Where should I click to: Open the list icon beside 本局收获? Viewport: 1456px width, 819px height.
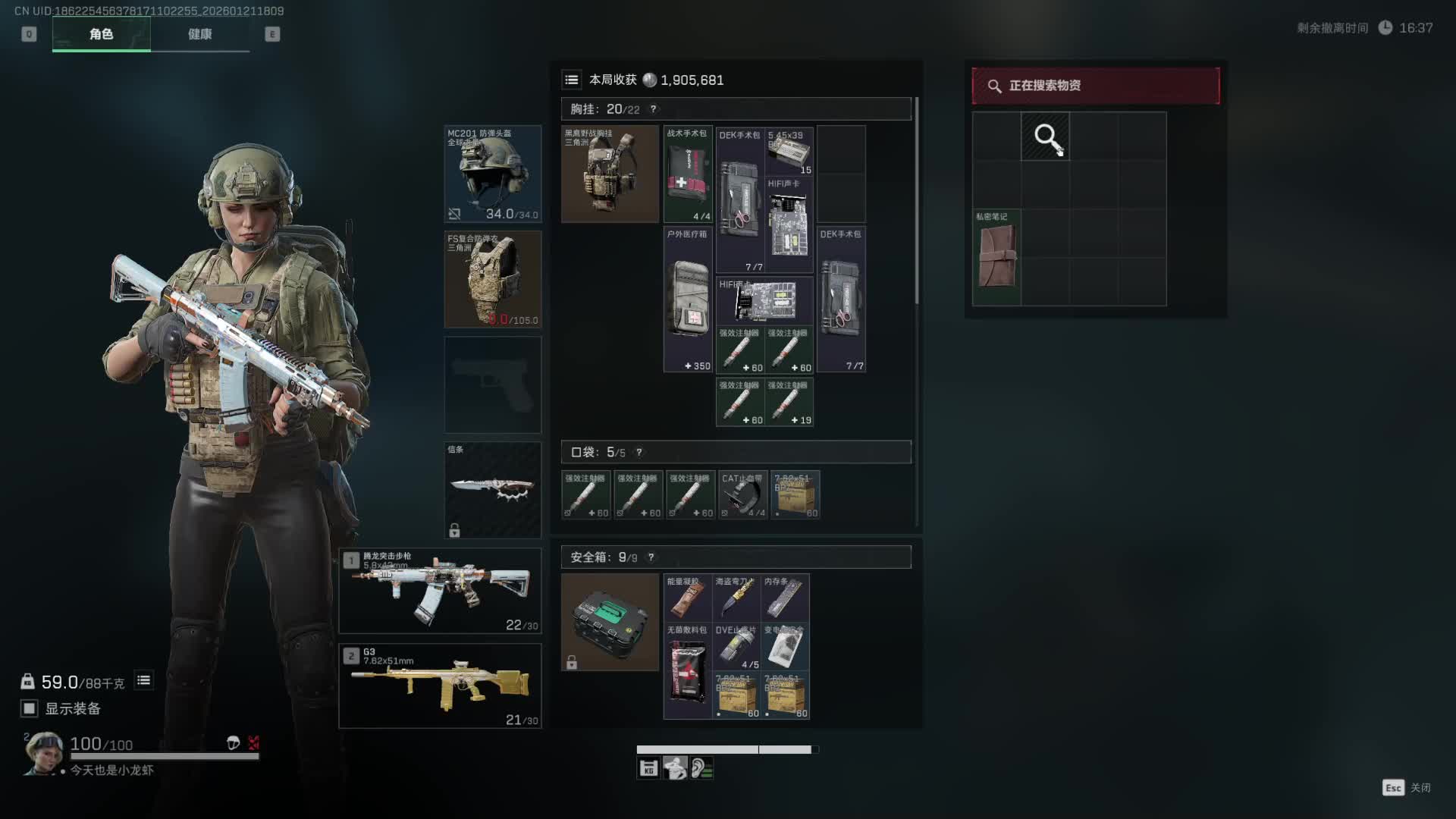click(x=572, y=80)
